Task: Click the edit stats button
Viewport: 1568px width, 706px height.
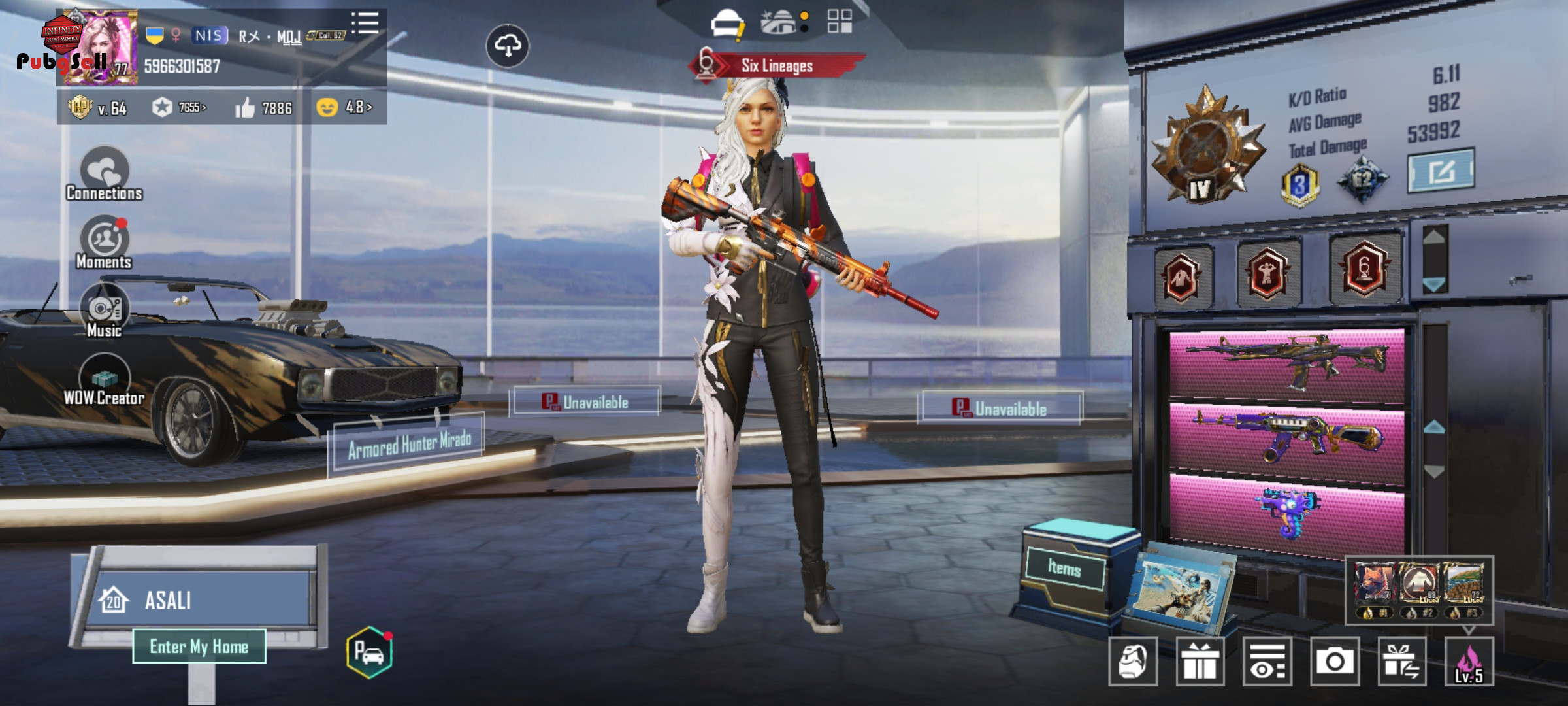Action: (x=1441, y=171)
